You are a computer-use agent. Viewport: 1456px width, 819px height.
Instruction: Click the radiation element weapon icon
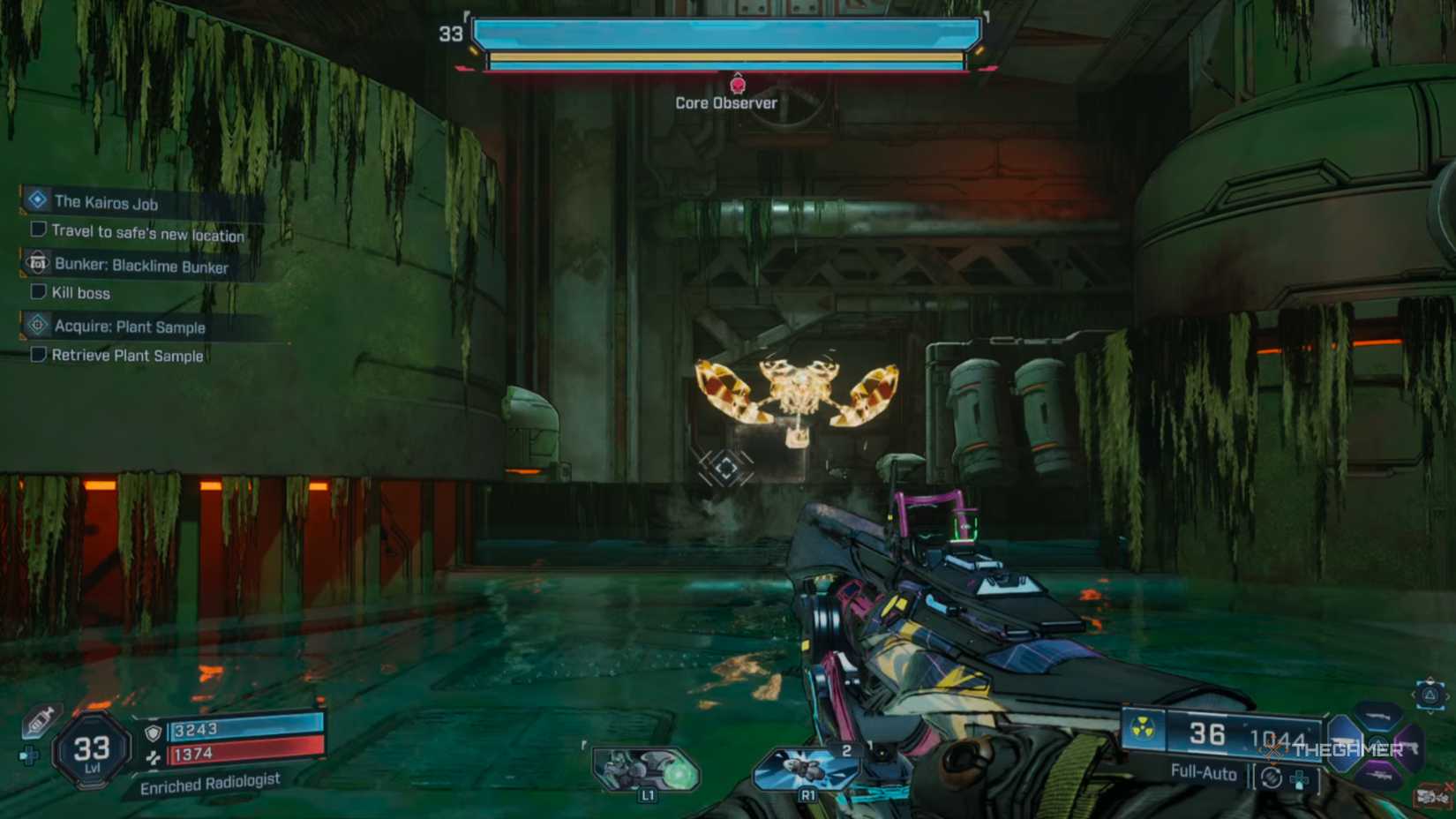click(1143, 729)
